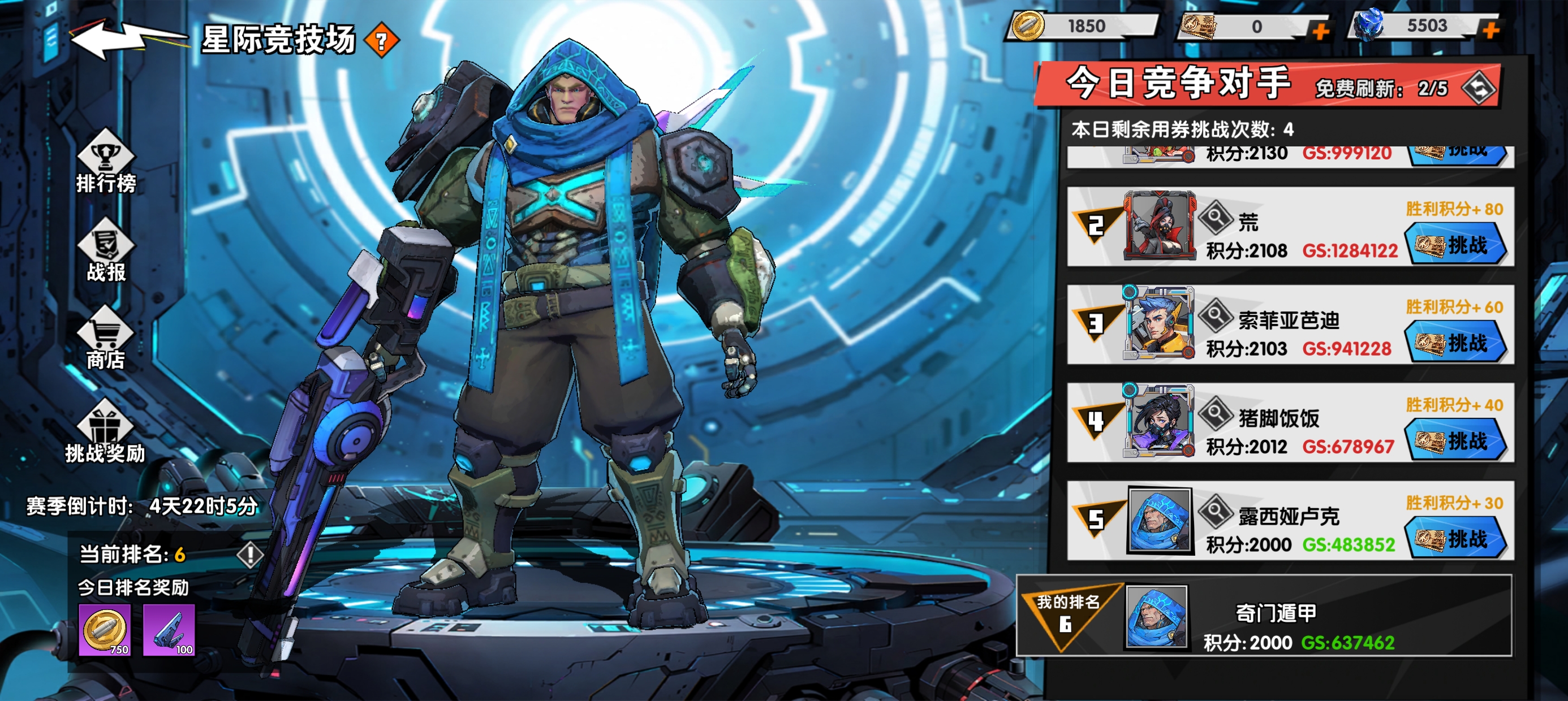This screenshot has width=1568, height=701.
Task: Challenge opponent 索菲亚芭迪
Action: click(x=1456, y=343)
